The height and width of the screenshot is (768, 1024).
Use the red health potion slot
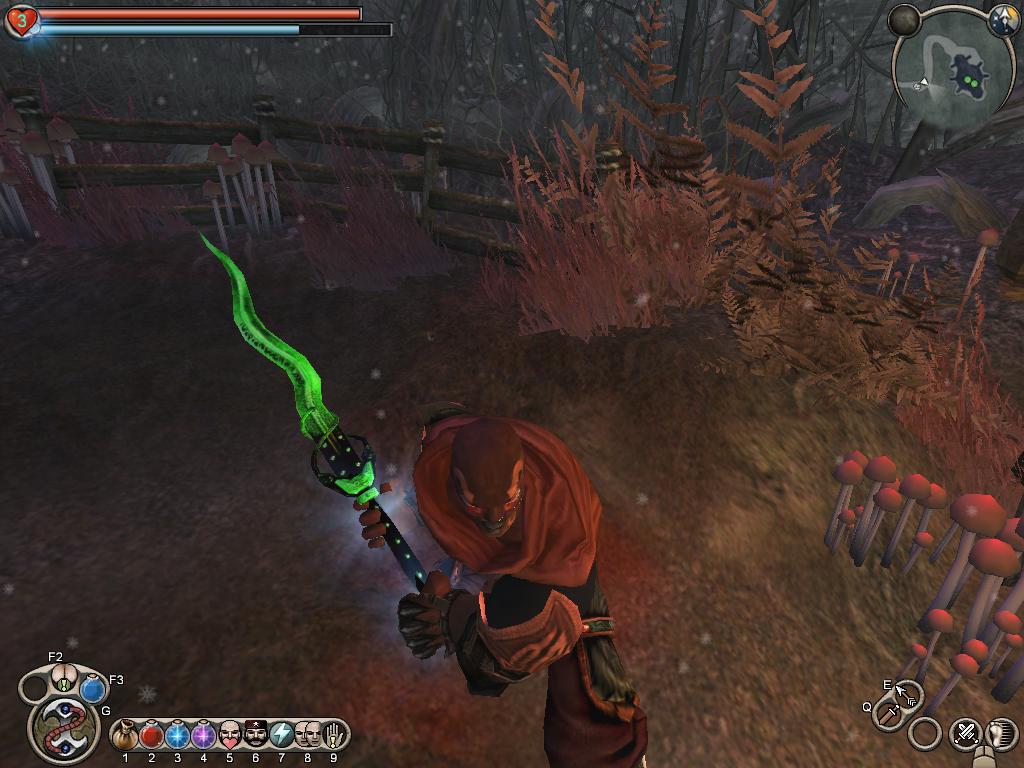(152, 735)
